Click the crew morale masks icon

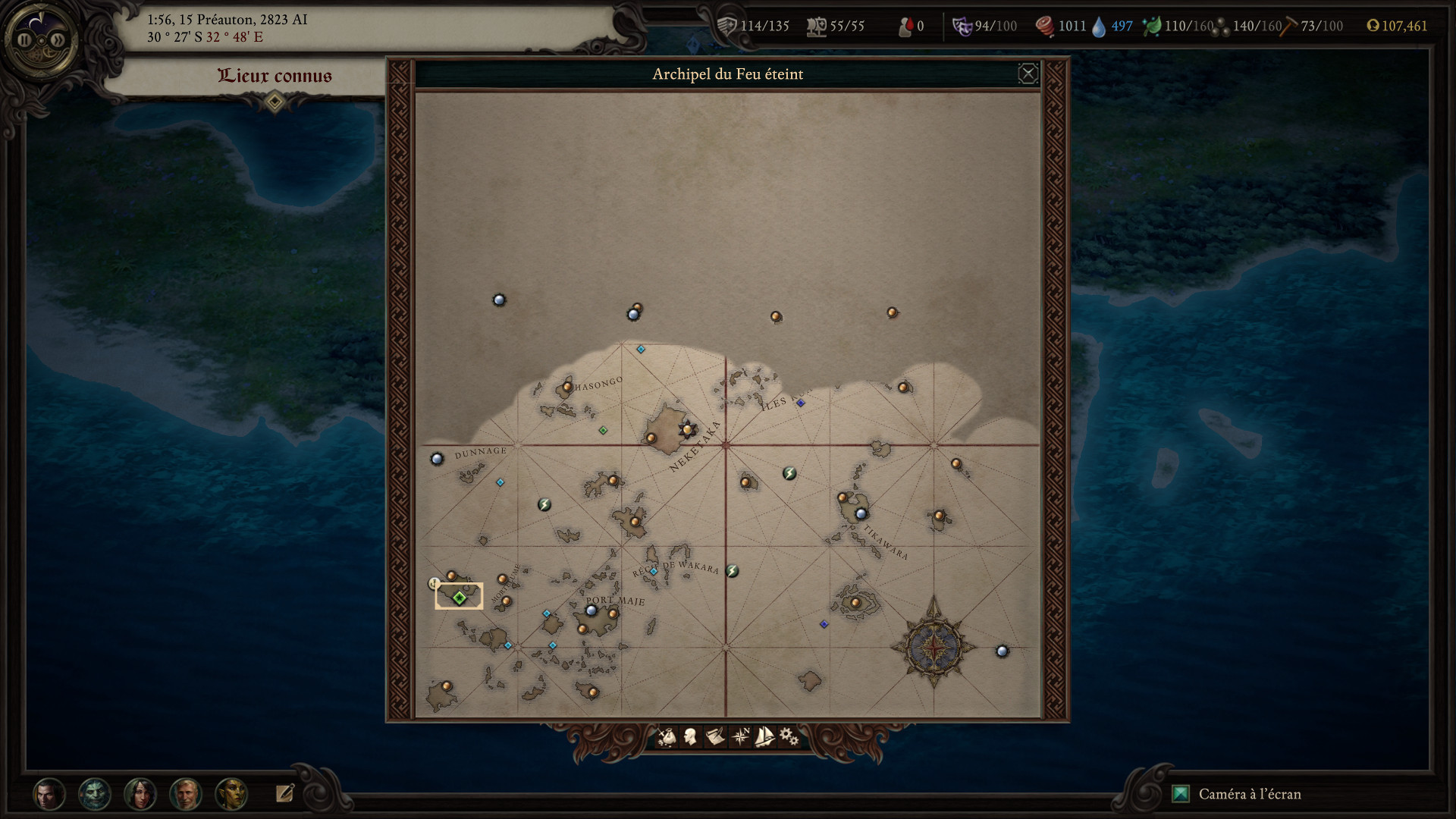(x=962, y=25)
